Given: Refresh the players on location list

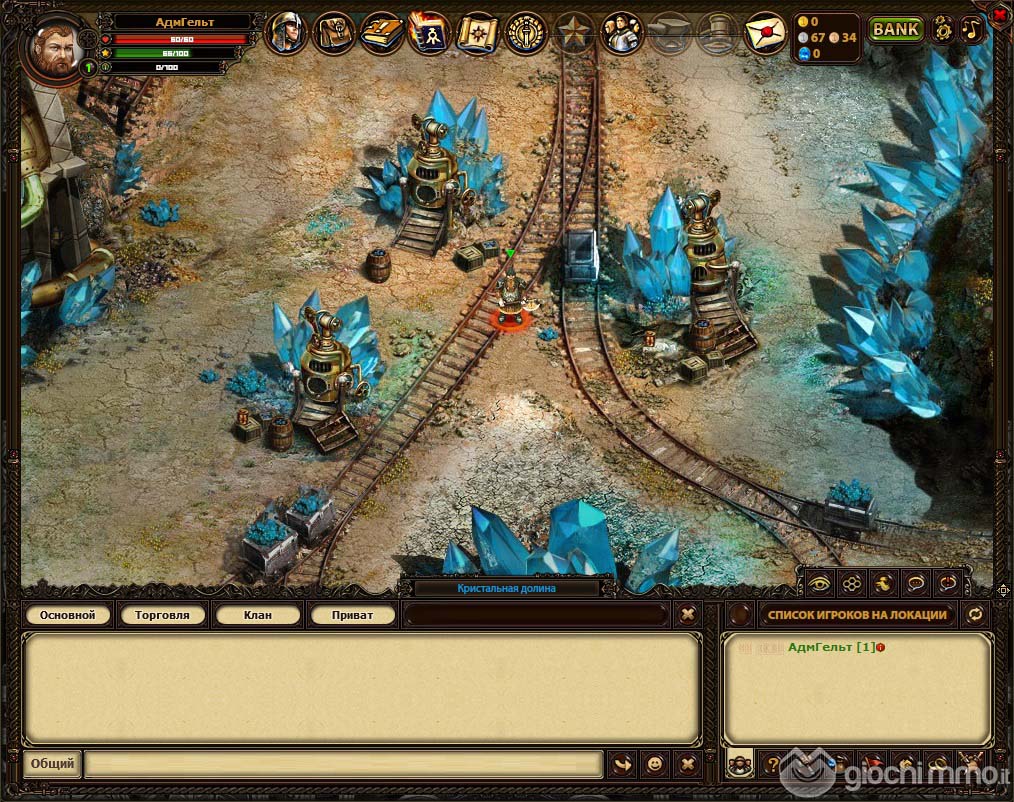Looking at the screenshot, I should click(x=975, y=615).
